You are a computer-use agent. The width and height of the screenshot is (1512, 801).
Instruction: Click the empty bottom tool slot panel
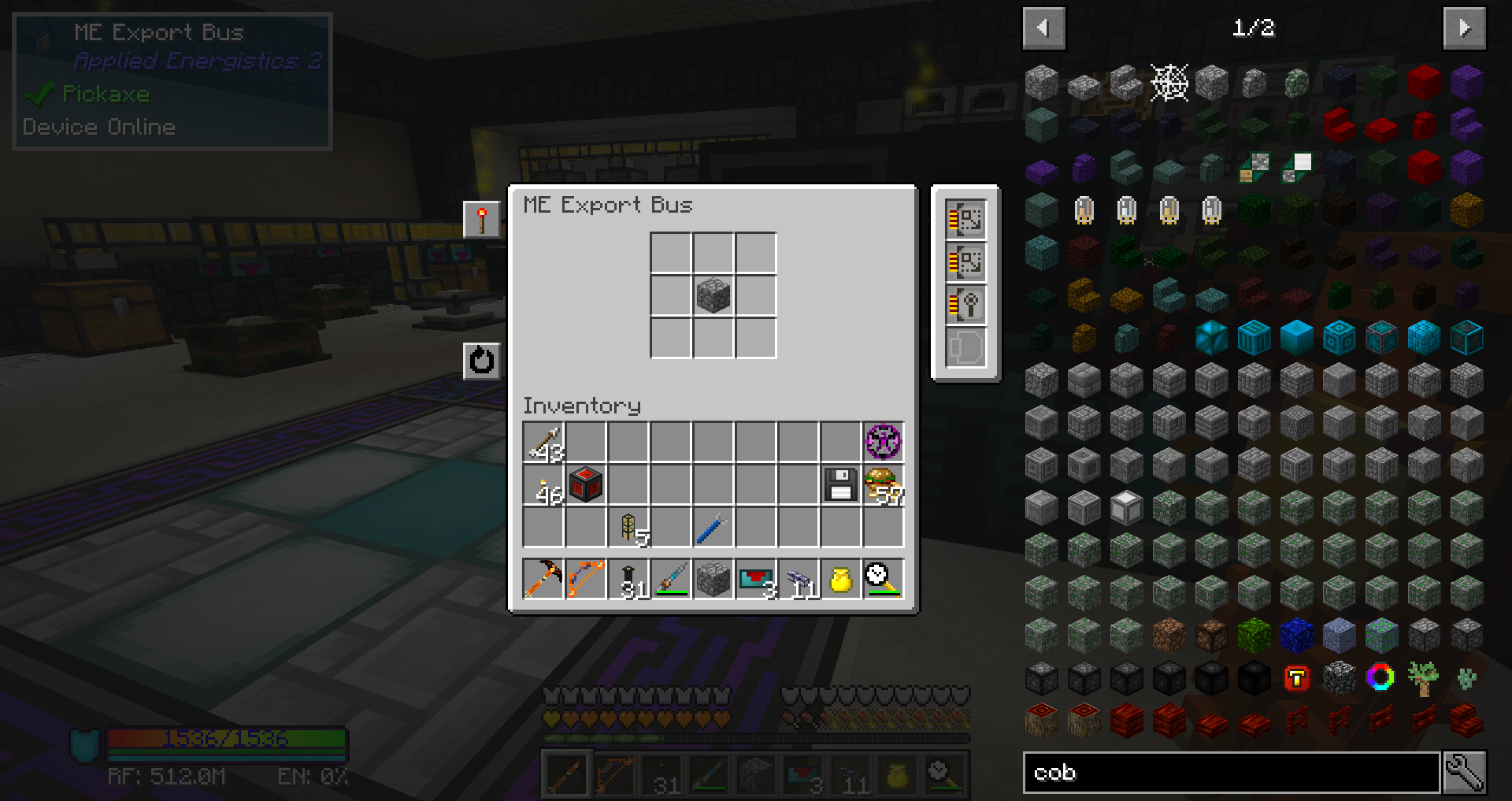965,345
